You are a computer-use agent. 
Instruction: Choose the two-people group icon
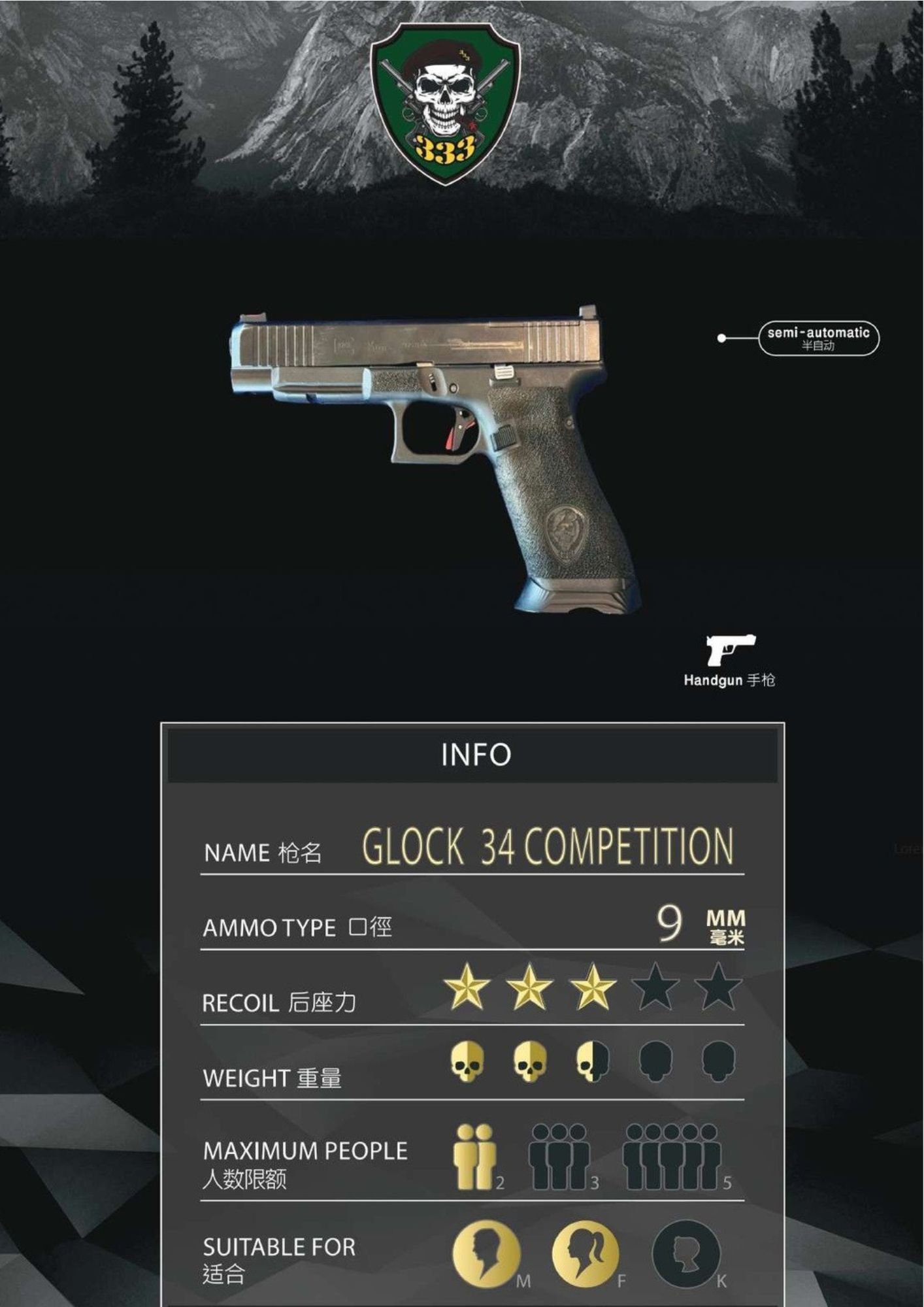tap(475, 1157)
